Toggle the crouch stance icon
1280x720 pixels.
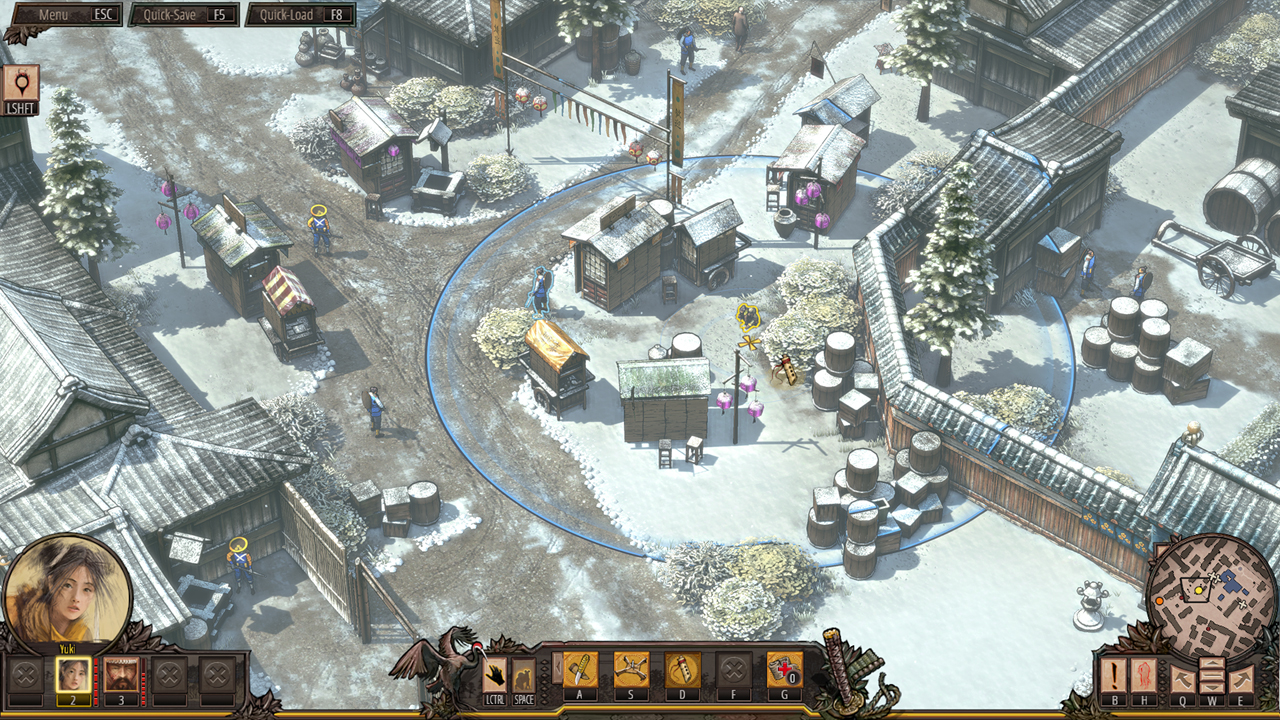[524, 675]
